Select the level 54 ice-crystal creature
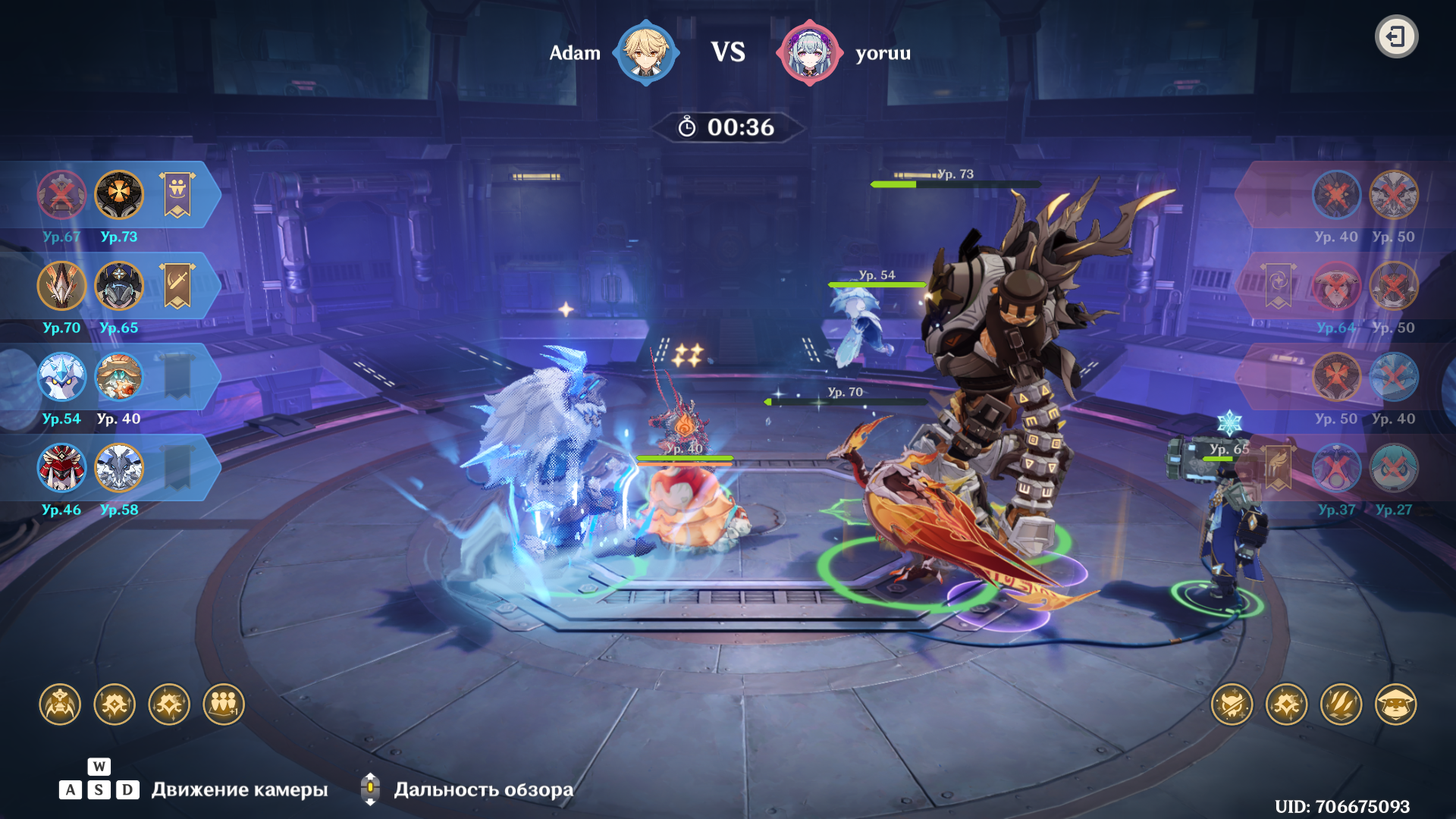The image size is (1456, 819). [x=61, y=377]
